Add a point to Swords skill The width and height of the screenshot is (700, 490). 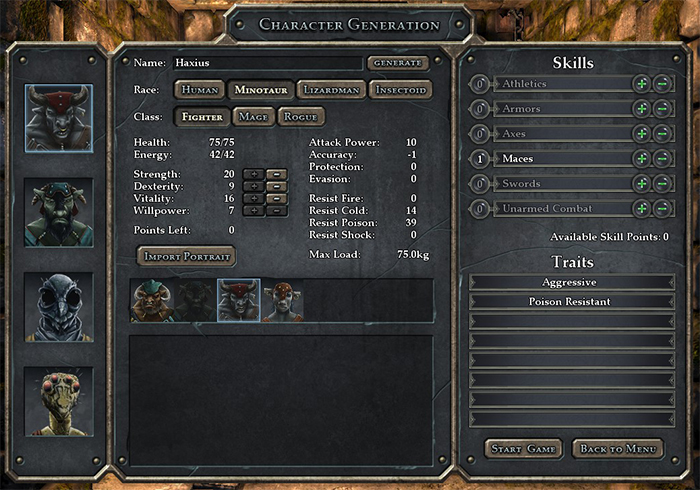tap(641, 184)
